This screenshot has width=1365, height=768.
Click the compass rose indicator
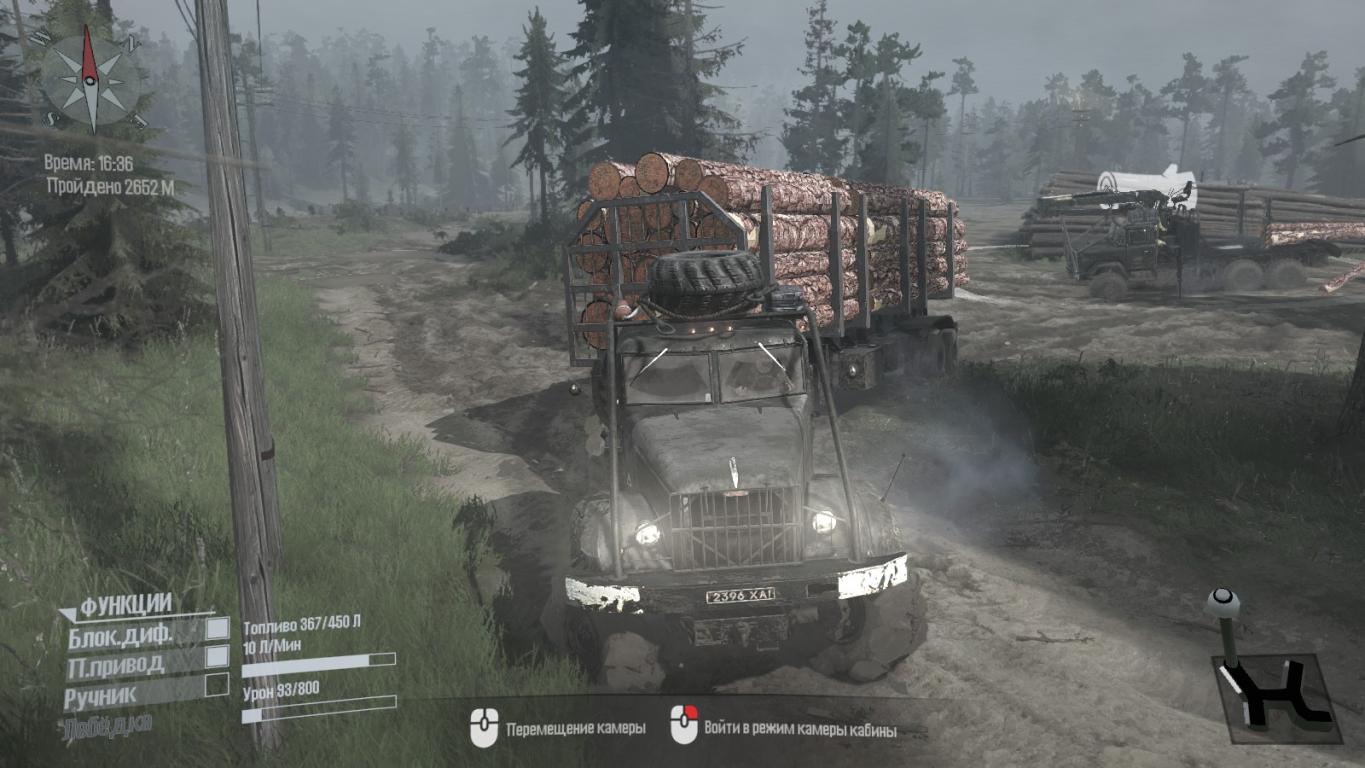[89, 81]
